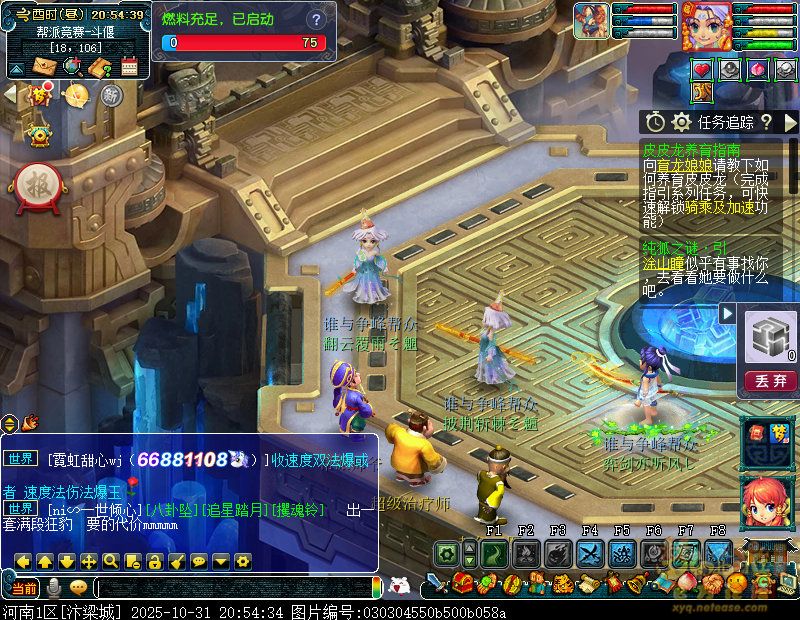Click the chat microphone voice button
The image size is (800, 620).
54,587
